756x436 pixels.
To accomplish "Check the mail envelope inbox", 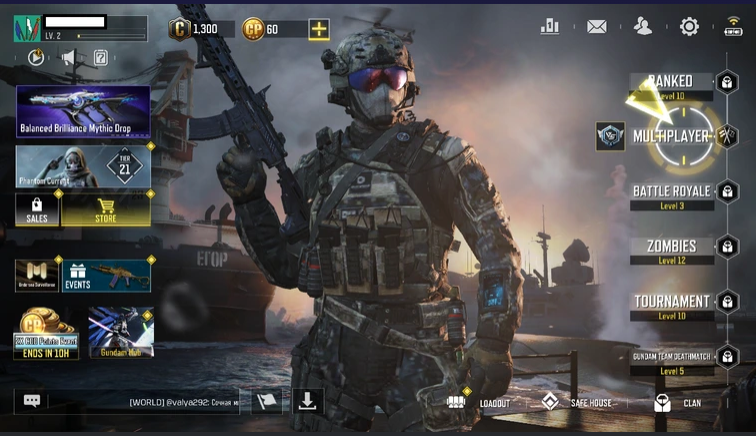I will point(597,27).
